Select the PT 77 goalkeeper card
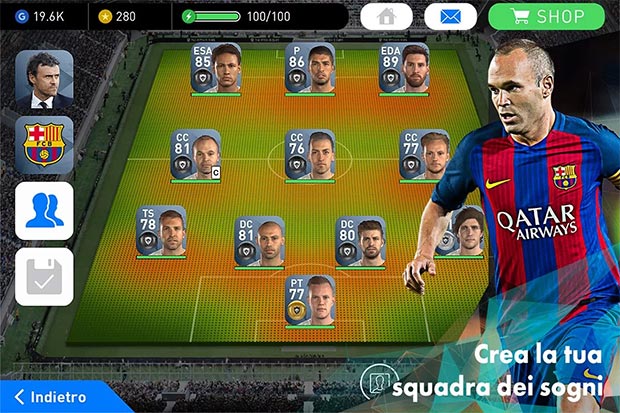Image resolution: width=620 pixels, height=413 pixels. pyautogui.click(x=309, y=299)
